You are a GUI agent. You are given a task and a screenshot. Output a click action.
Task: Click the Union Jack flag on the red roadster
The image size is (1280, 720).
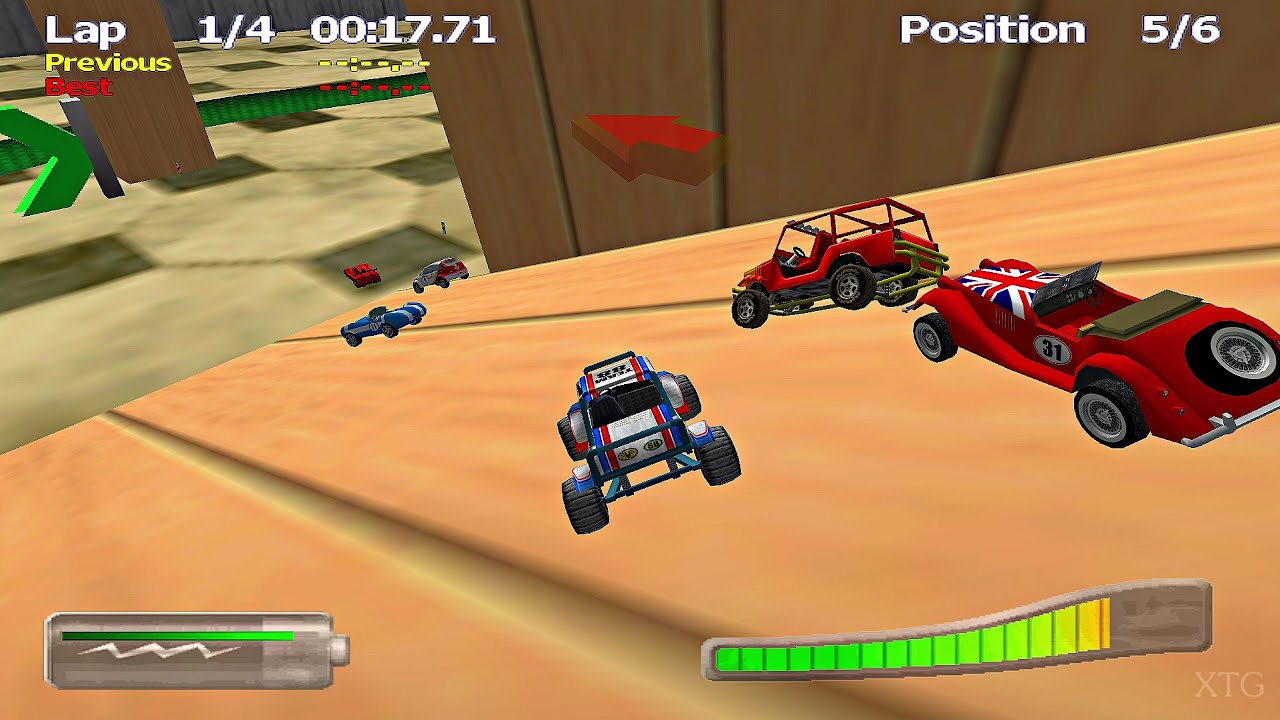pos(1000,285)
